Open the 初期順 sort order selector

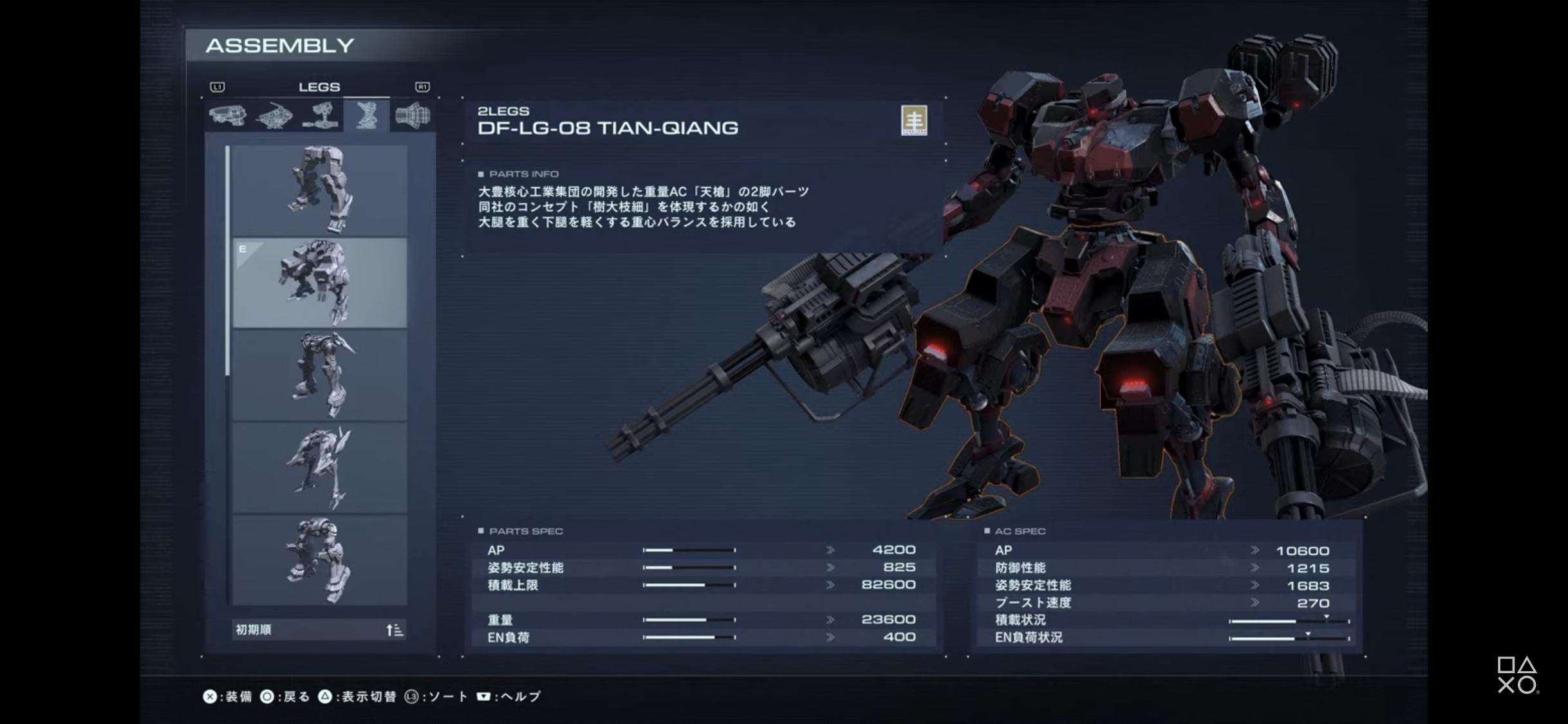click(319, 630)
